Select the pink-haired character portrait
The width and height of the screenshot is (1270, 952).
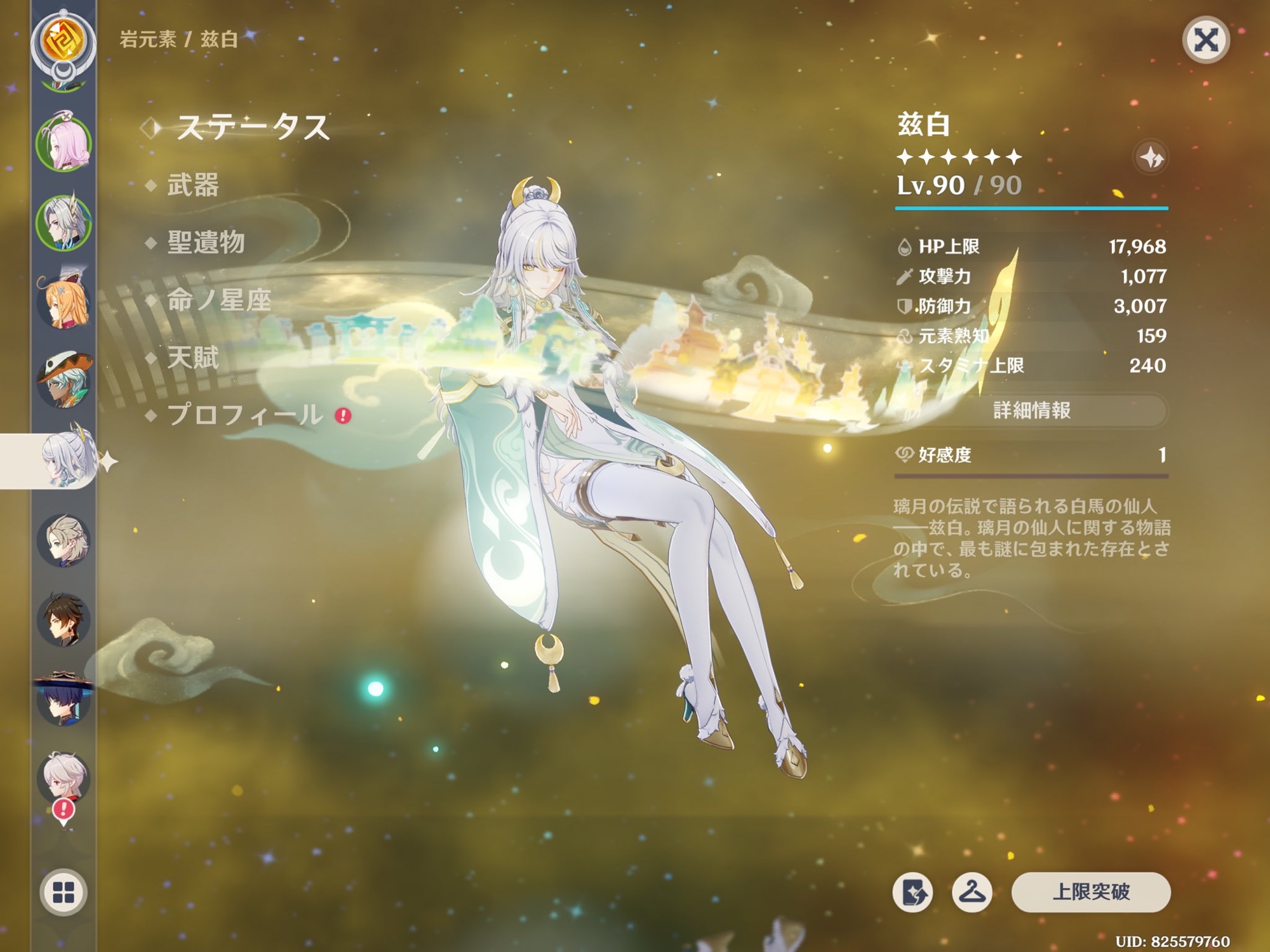tap(63, 144)
